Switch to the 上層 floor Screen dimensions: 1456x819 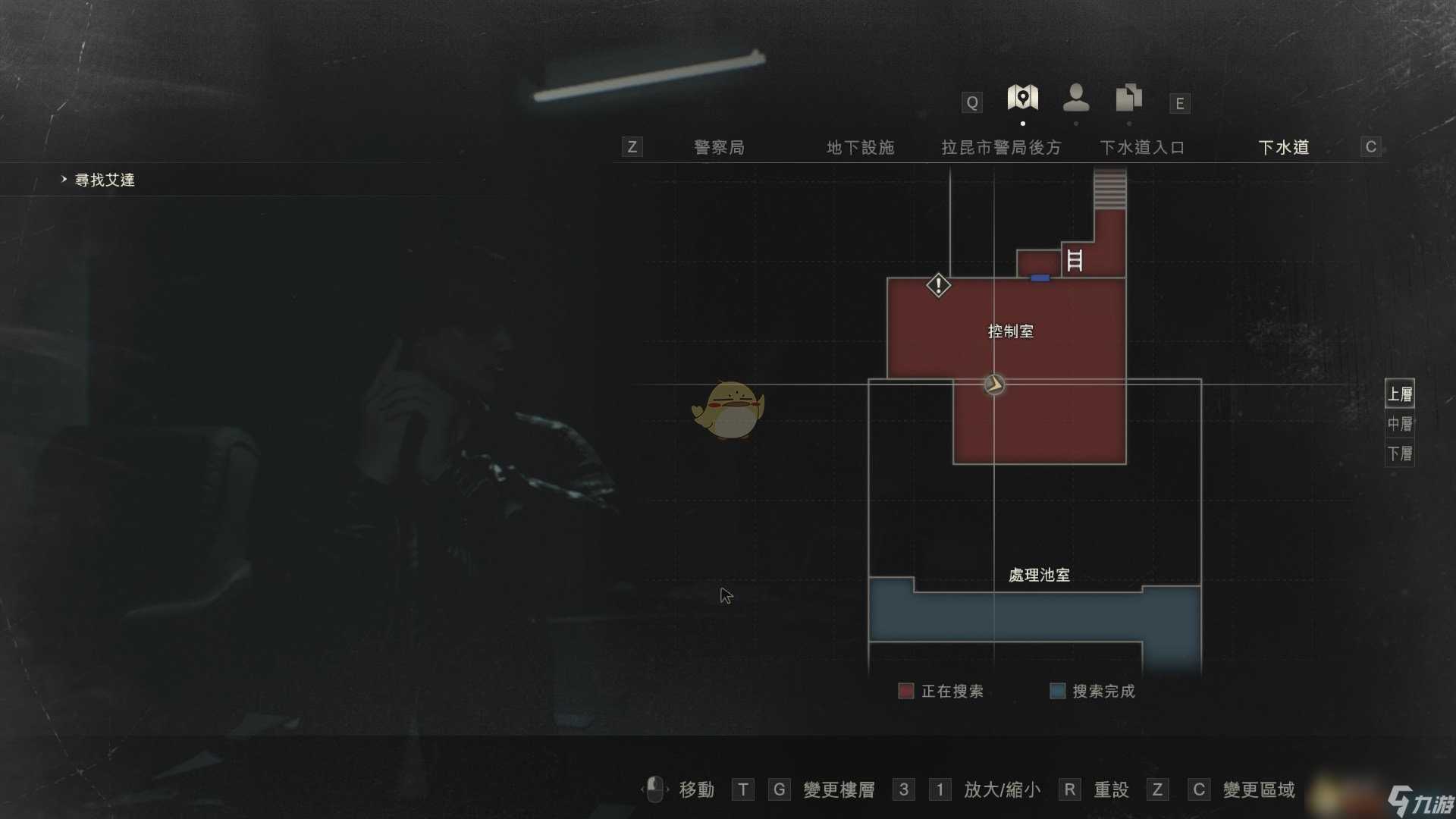point(1399,394)
